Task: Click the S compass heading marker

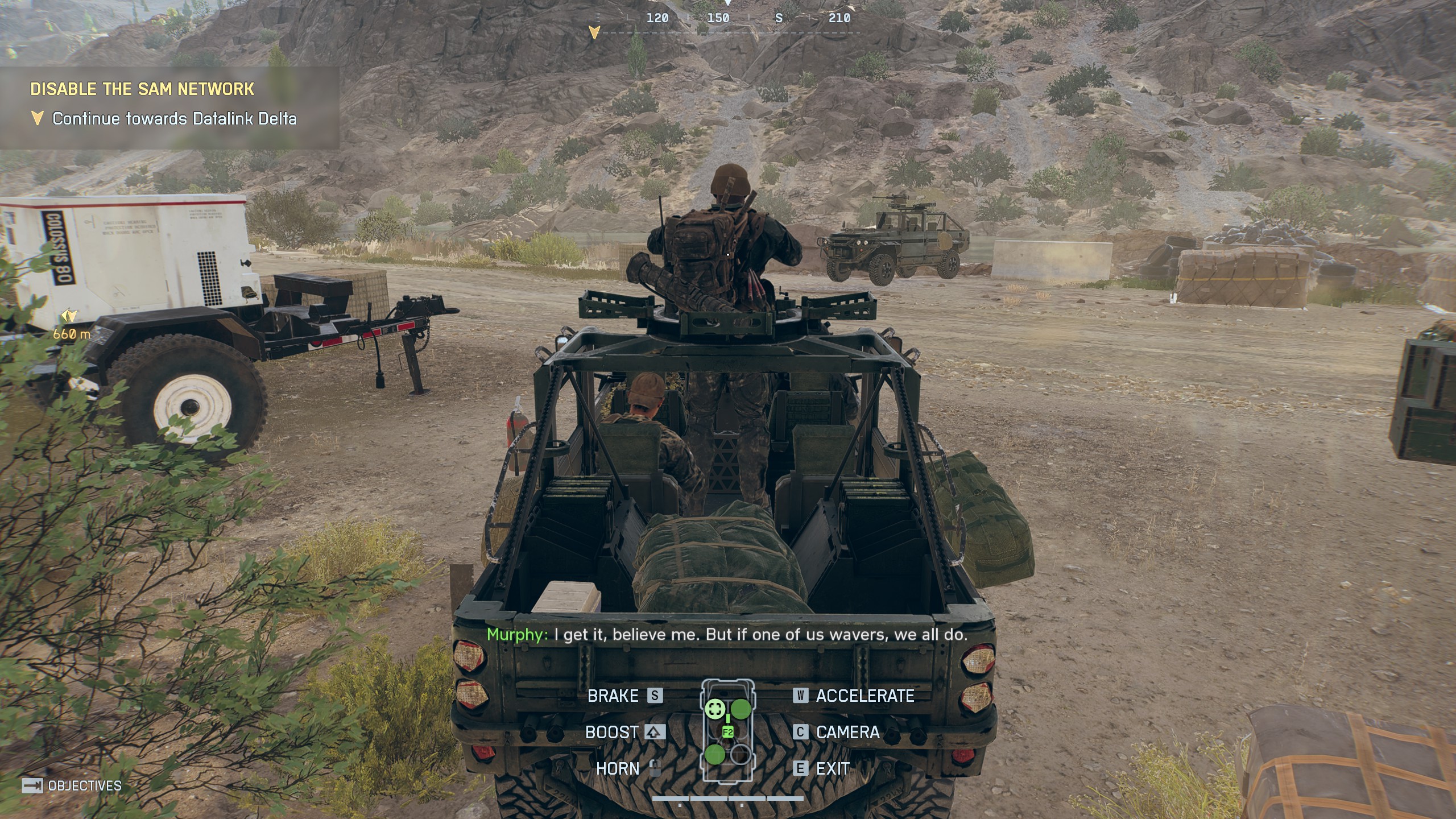Action: 778,18
